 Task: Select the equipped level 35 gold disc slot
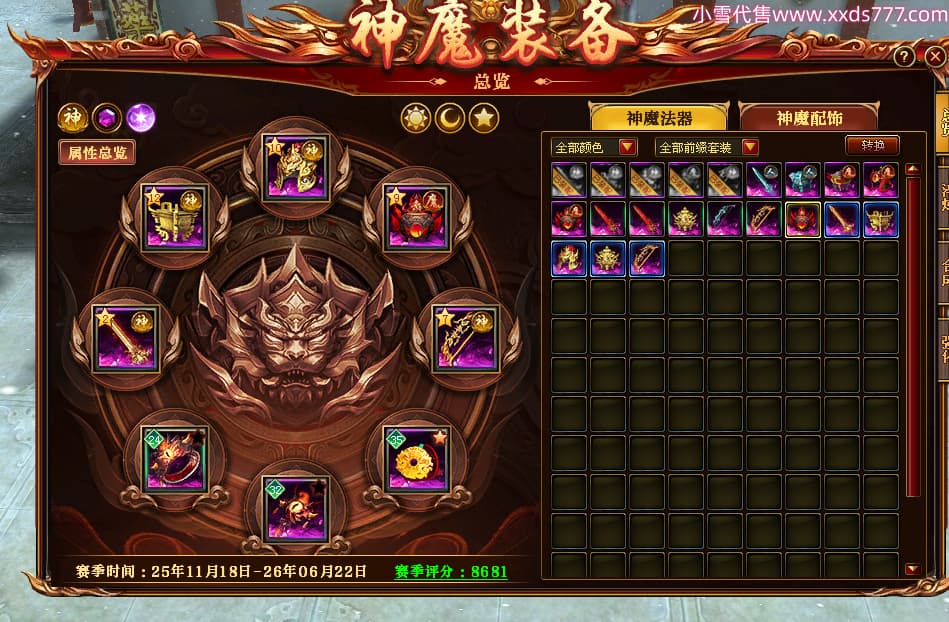tap(416, 458)
